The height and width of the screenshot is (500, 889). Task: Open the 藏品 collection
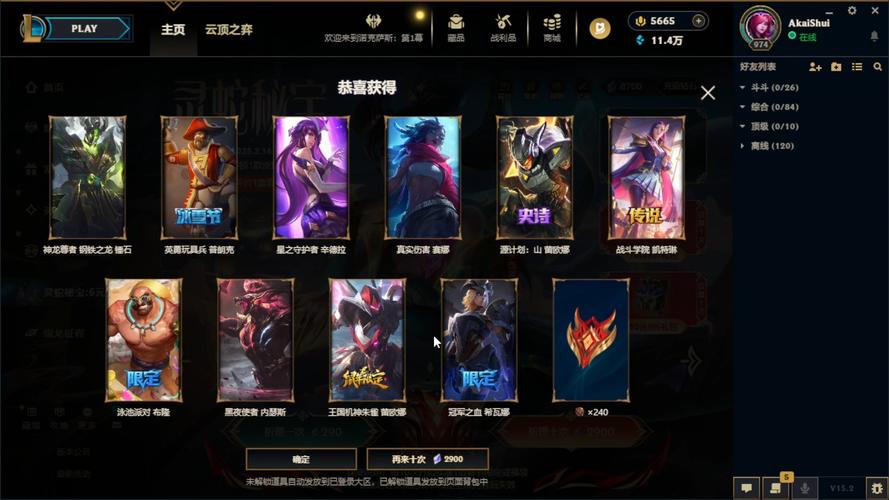(x=456, y=27)
